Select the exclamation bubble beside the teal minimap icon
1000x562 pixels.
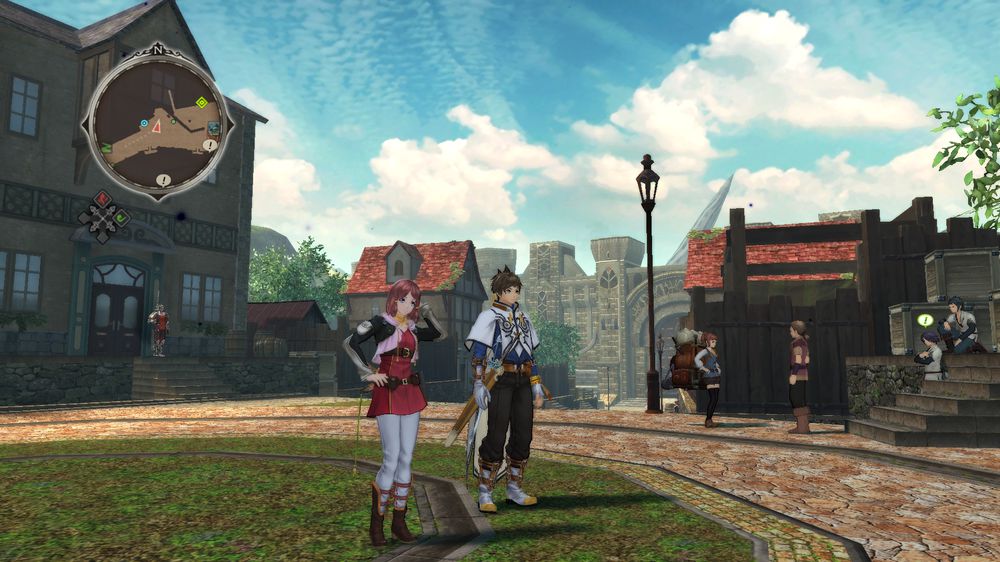click(209, 145)
